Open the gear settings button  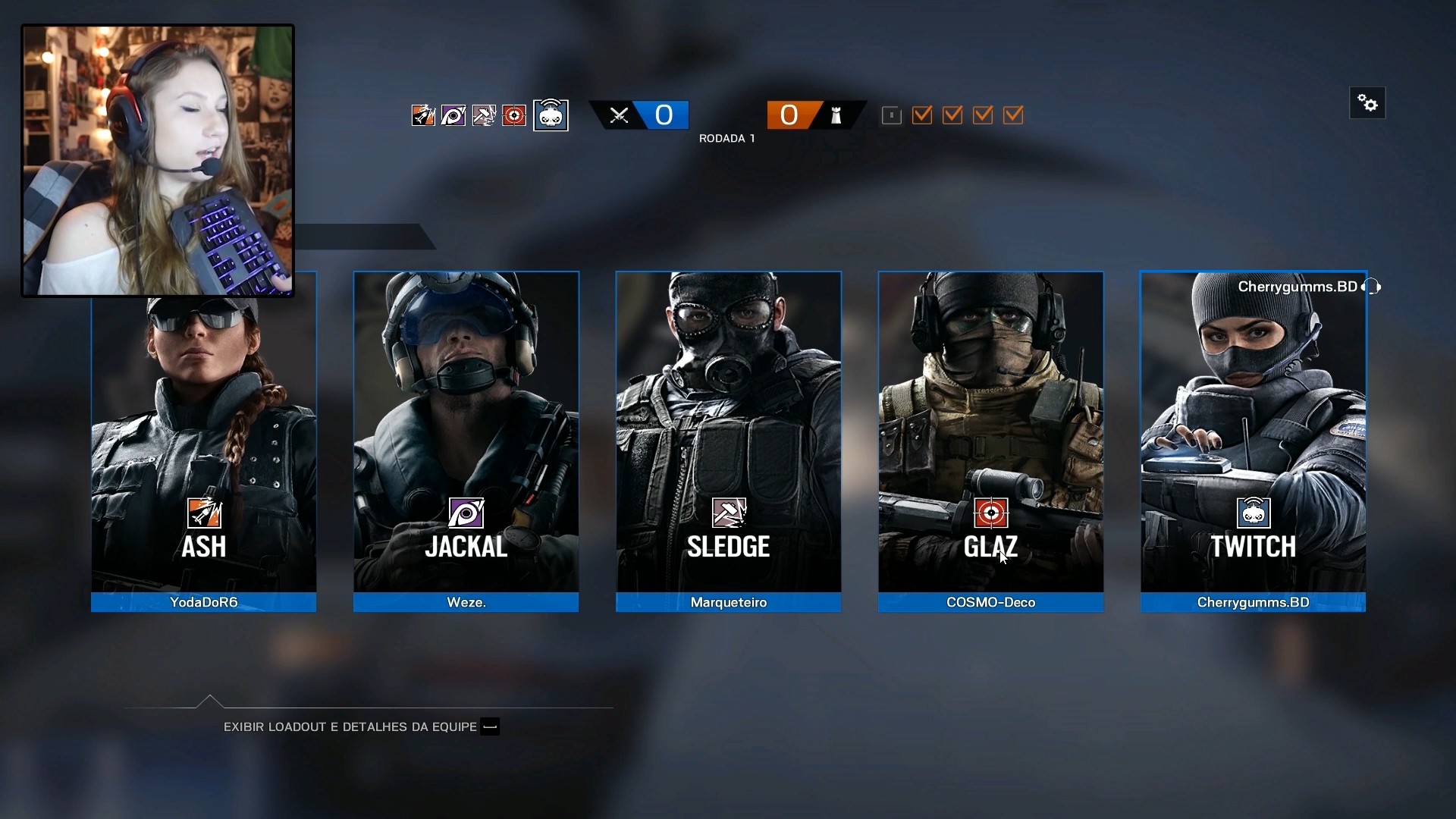pos(1367,103)
